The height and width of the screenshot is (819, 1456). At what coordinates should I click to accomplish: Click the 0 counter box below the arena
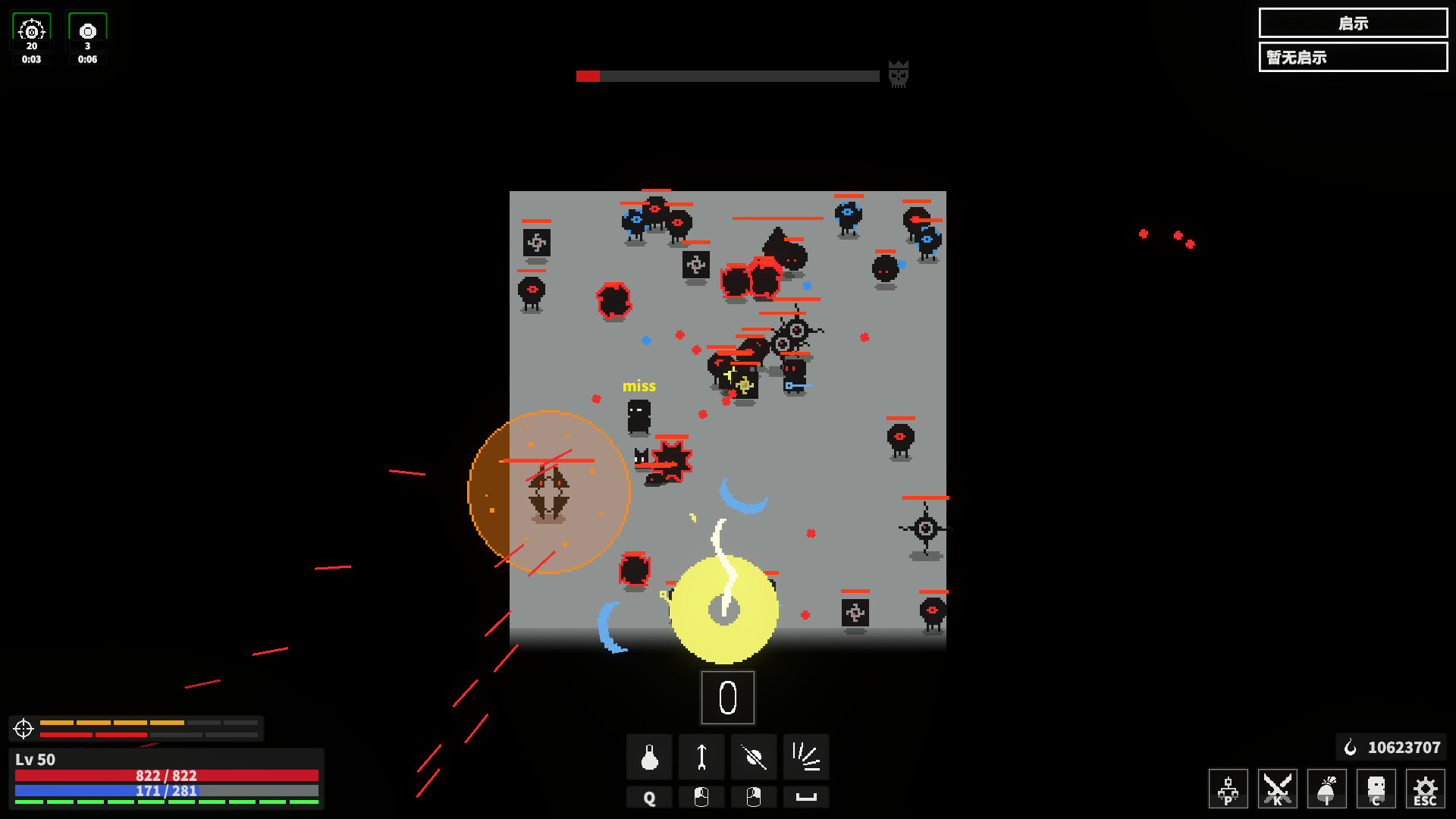tap(727, 697)
